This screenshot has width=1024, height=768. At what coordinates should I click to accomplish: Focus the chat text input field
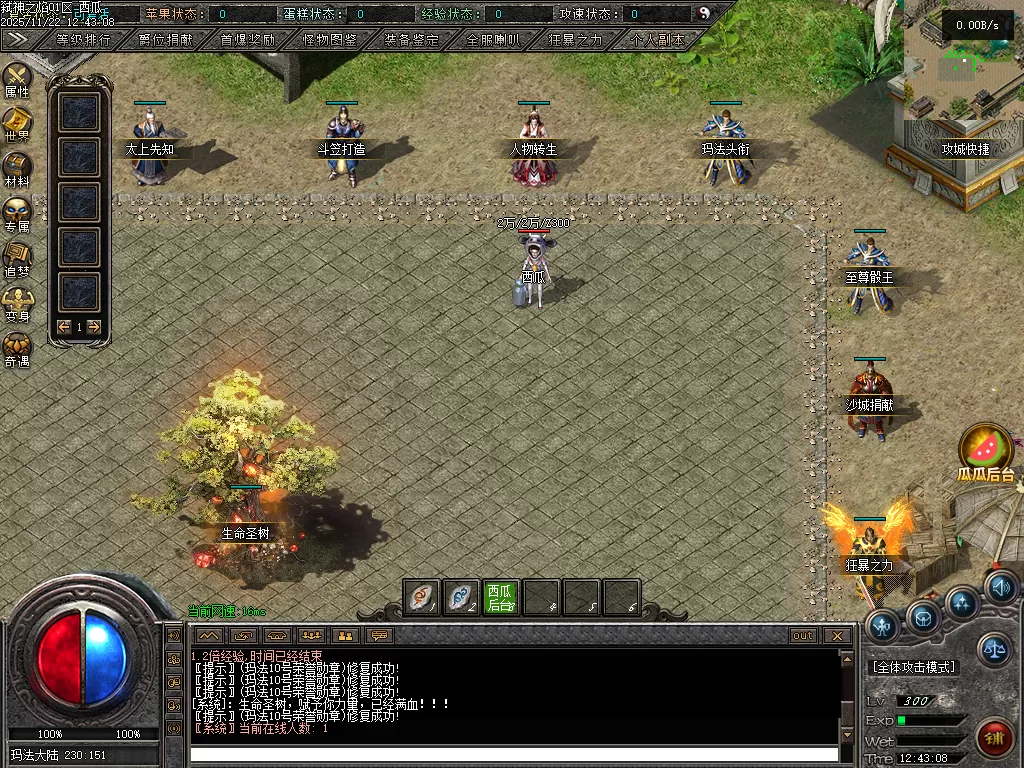514,754
